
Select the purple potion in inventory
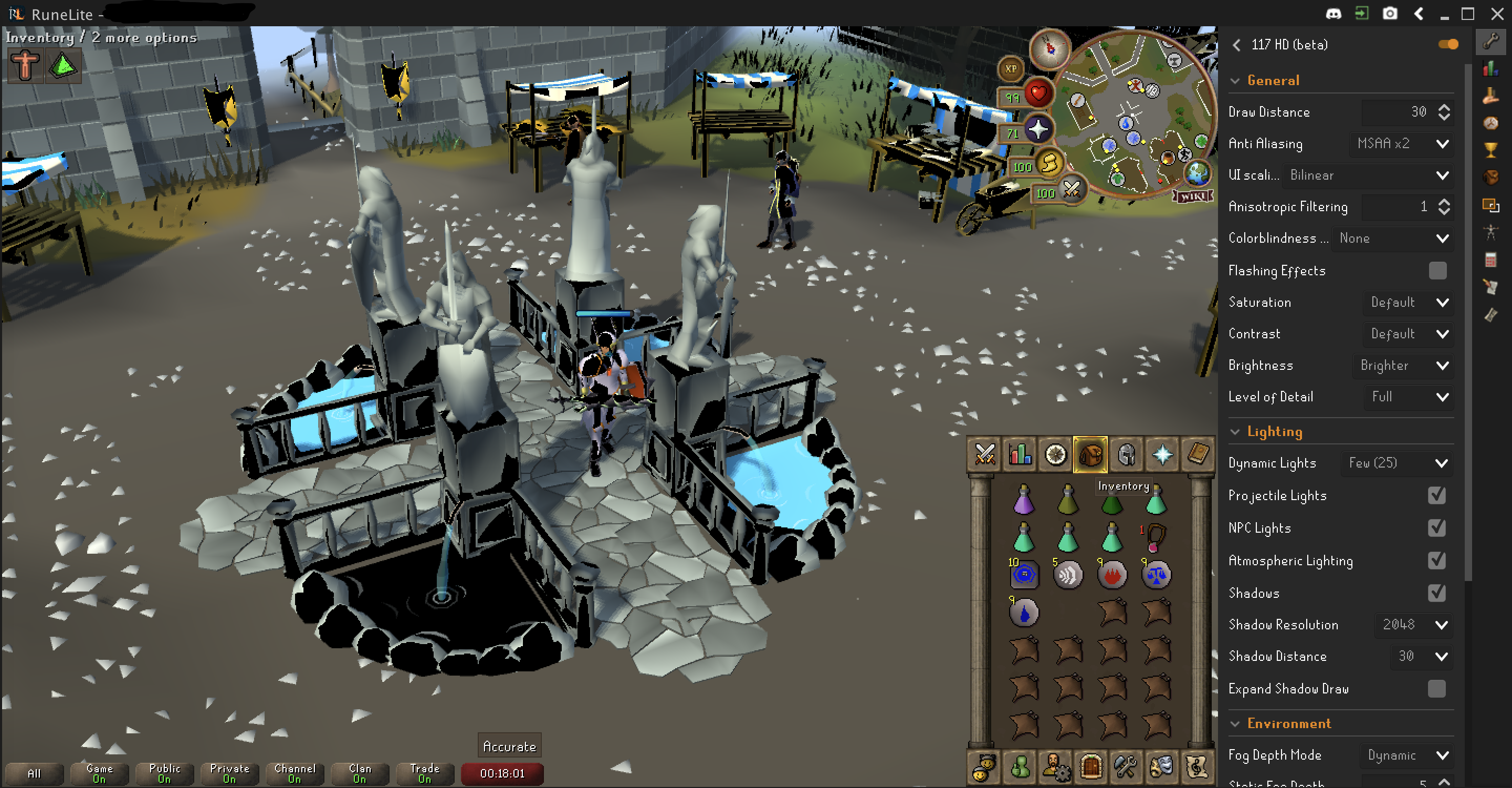1024,500
